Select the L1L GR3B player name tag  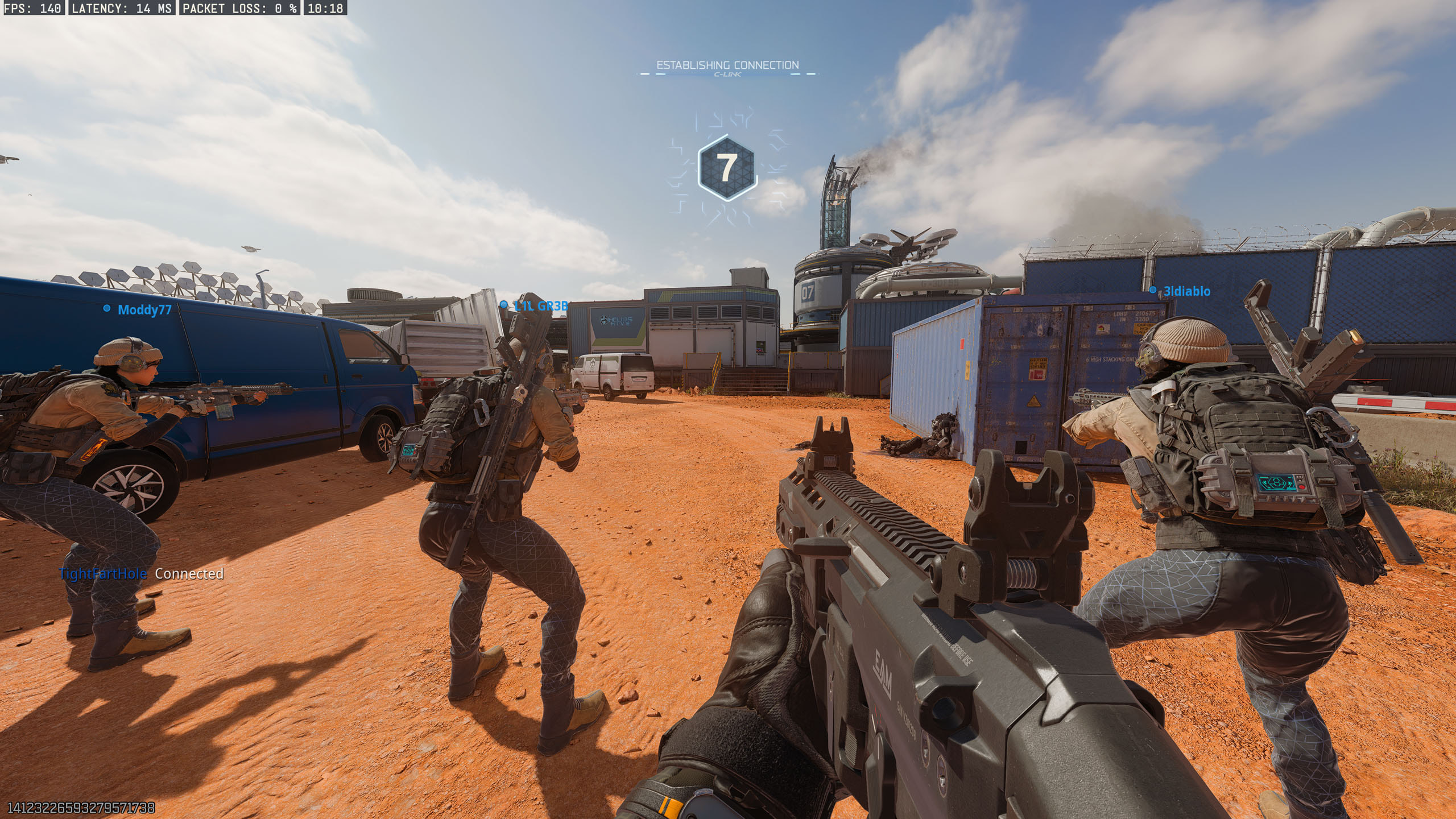540,306
